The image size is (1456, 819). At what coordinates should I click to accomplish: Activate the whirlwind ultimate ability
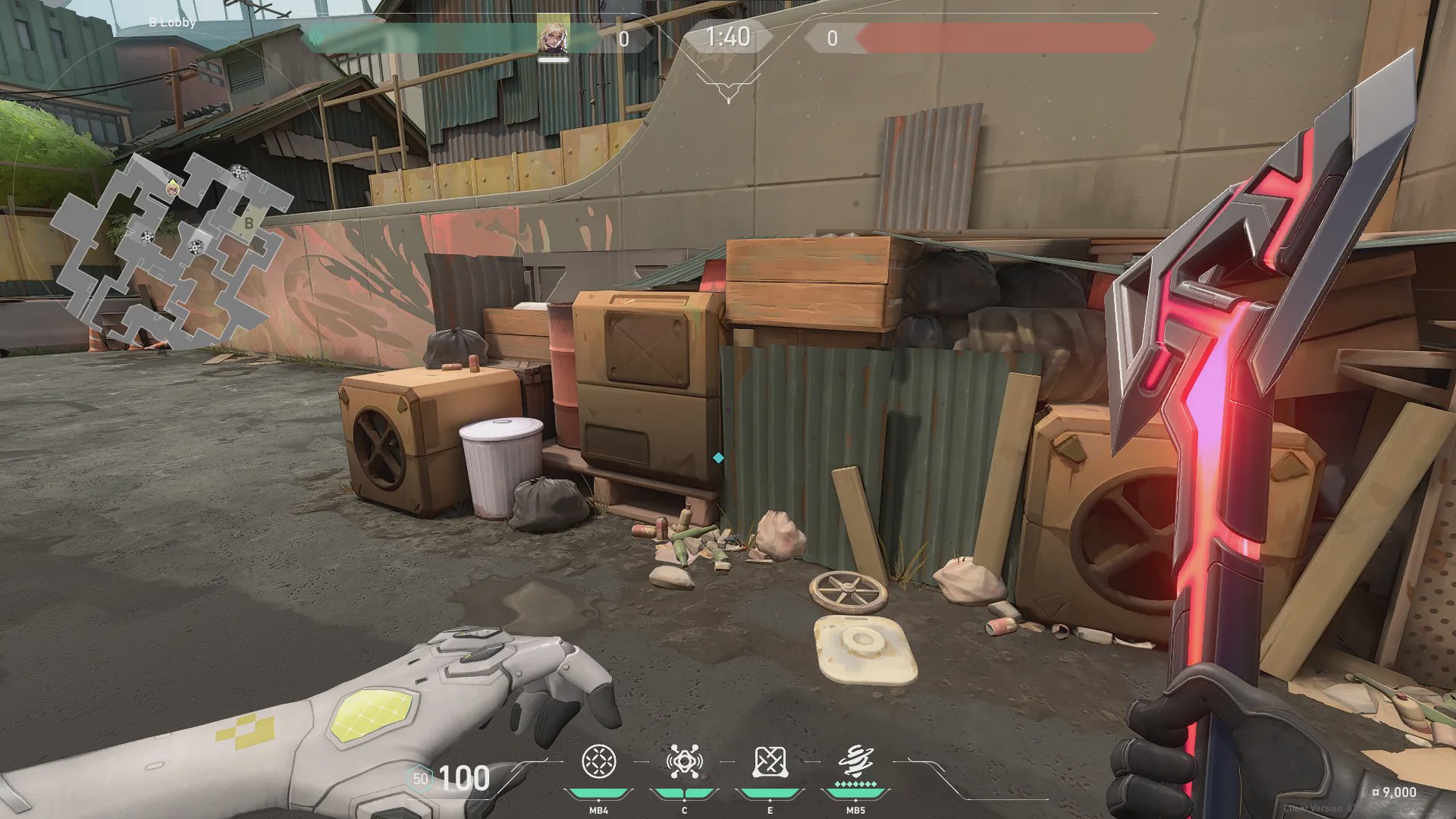coord(855,762)
